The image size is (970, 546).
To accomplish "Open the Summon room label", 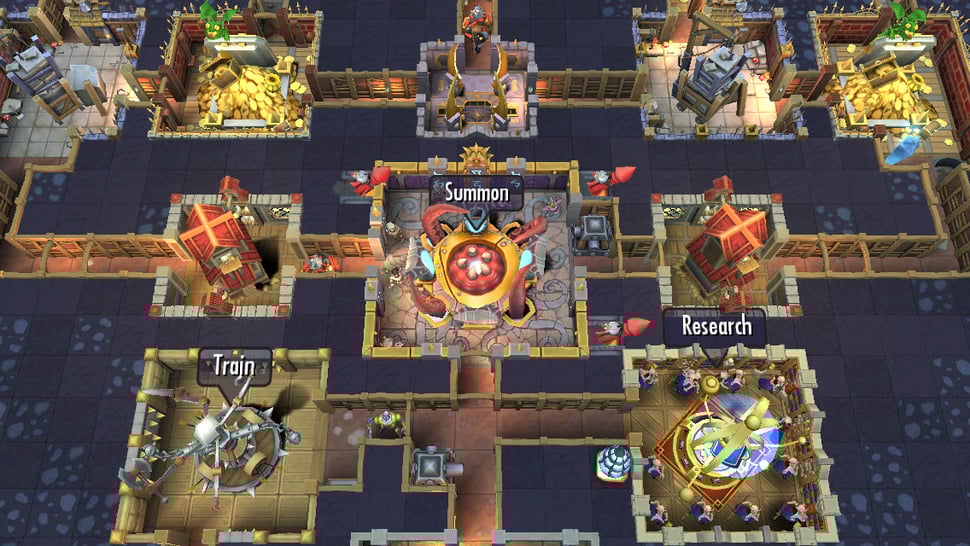I will pyautogui.click(x=477, y=190).
